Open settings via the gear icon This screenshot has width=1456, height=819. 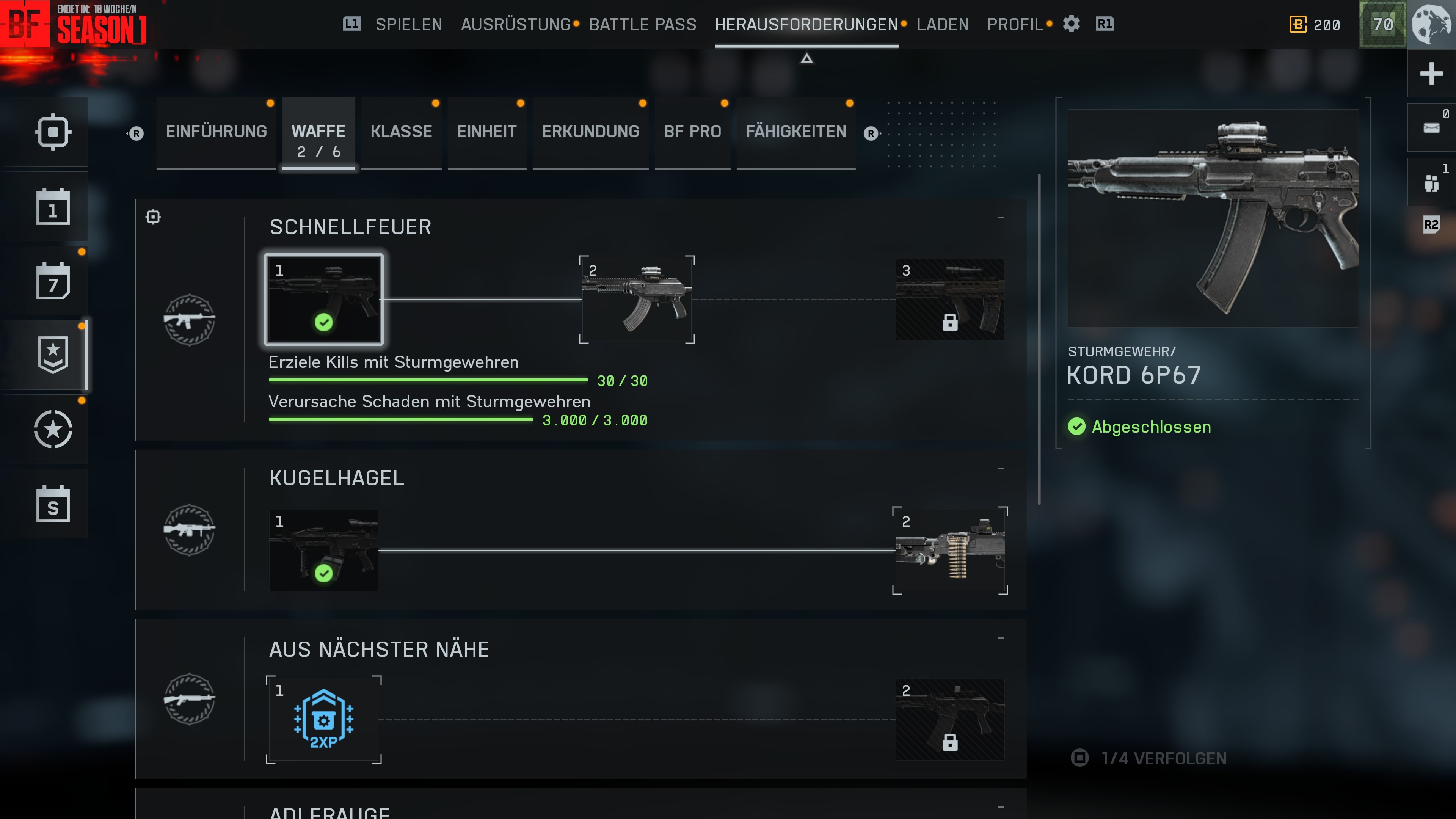pyautogui.click(x=1071, y=24)
